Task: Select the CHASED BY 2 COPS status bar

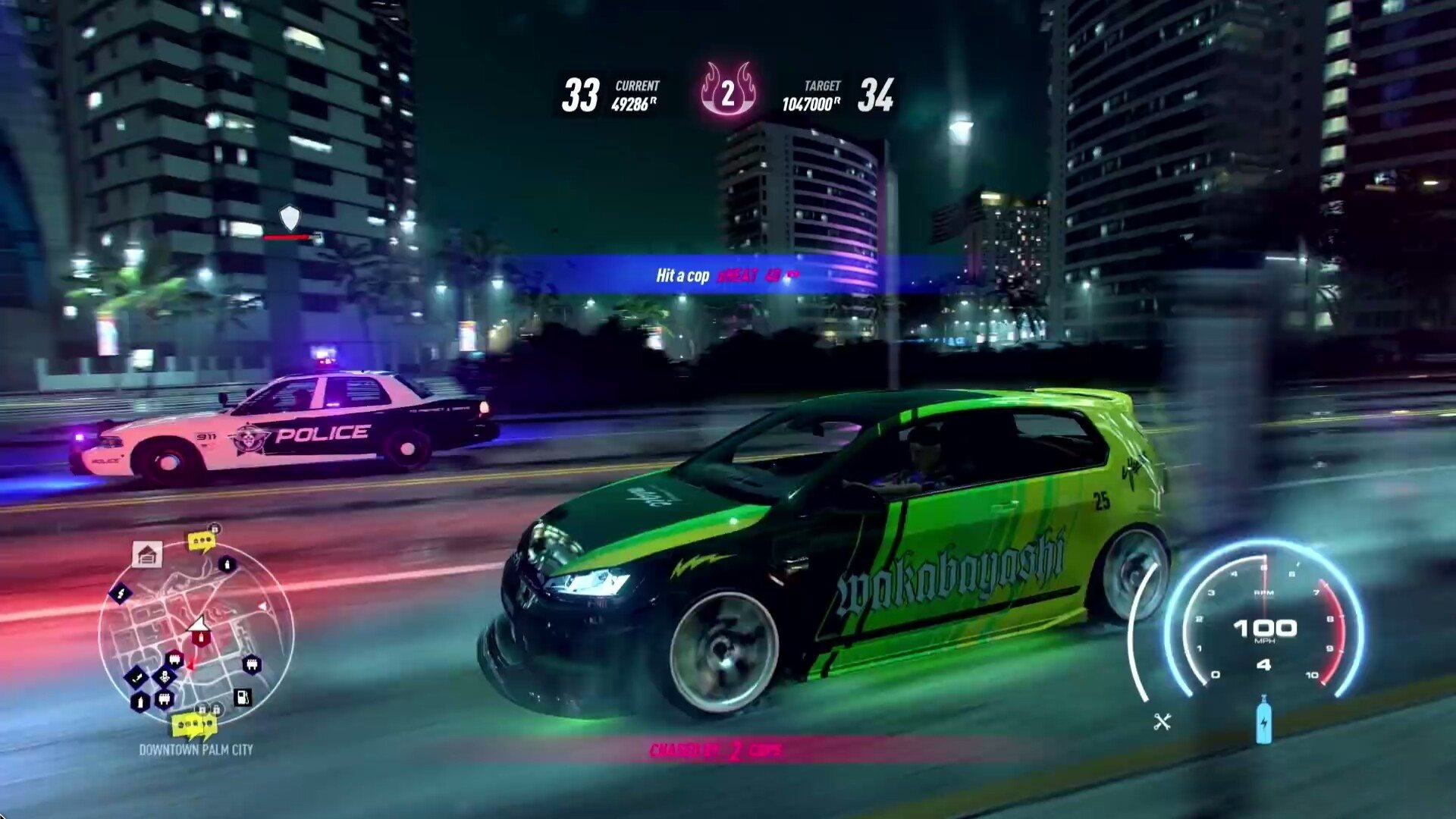Action: coord(717,749)
